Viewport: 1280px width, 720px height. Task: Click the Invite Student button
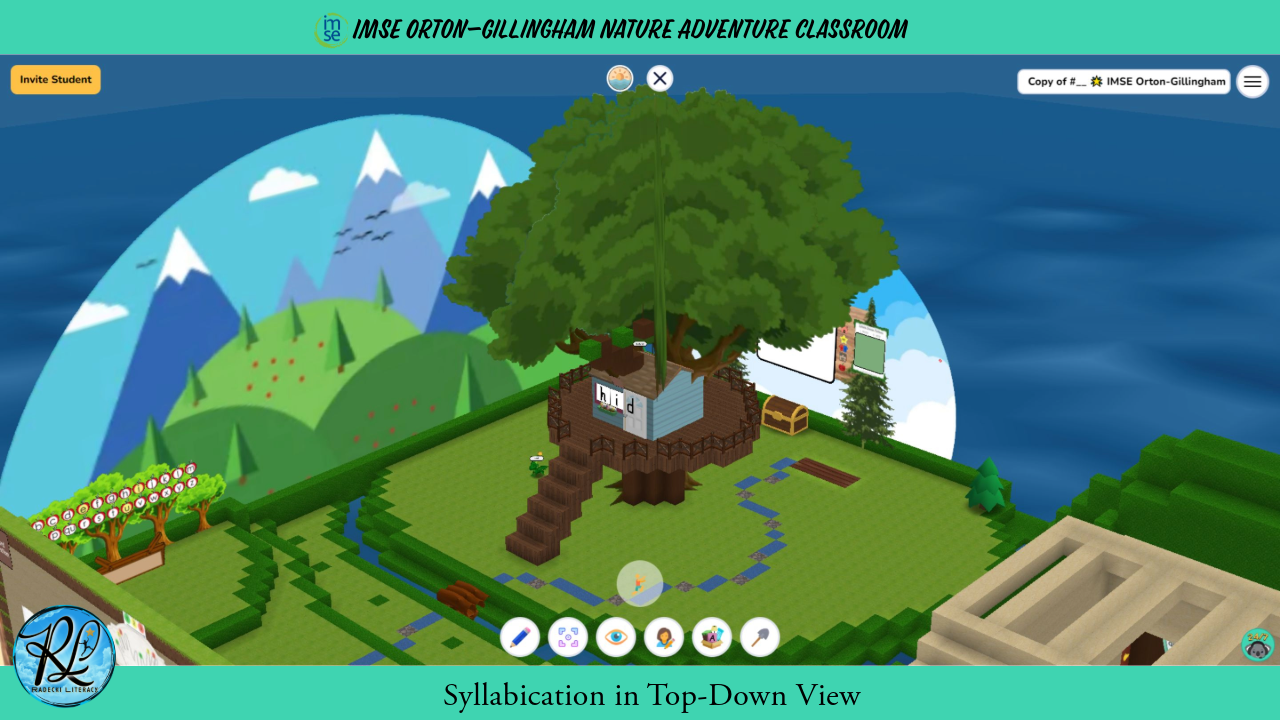pyautogui.click(x=55, y=78)
